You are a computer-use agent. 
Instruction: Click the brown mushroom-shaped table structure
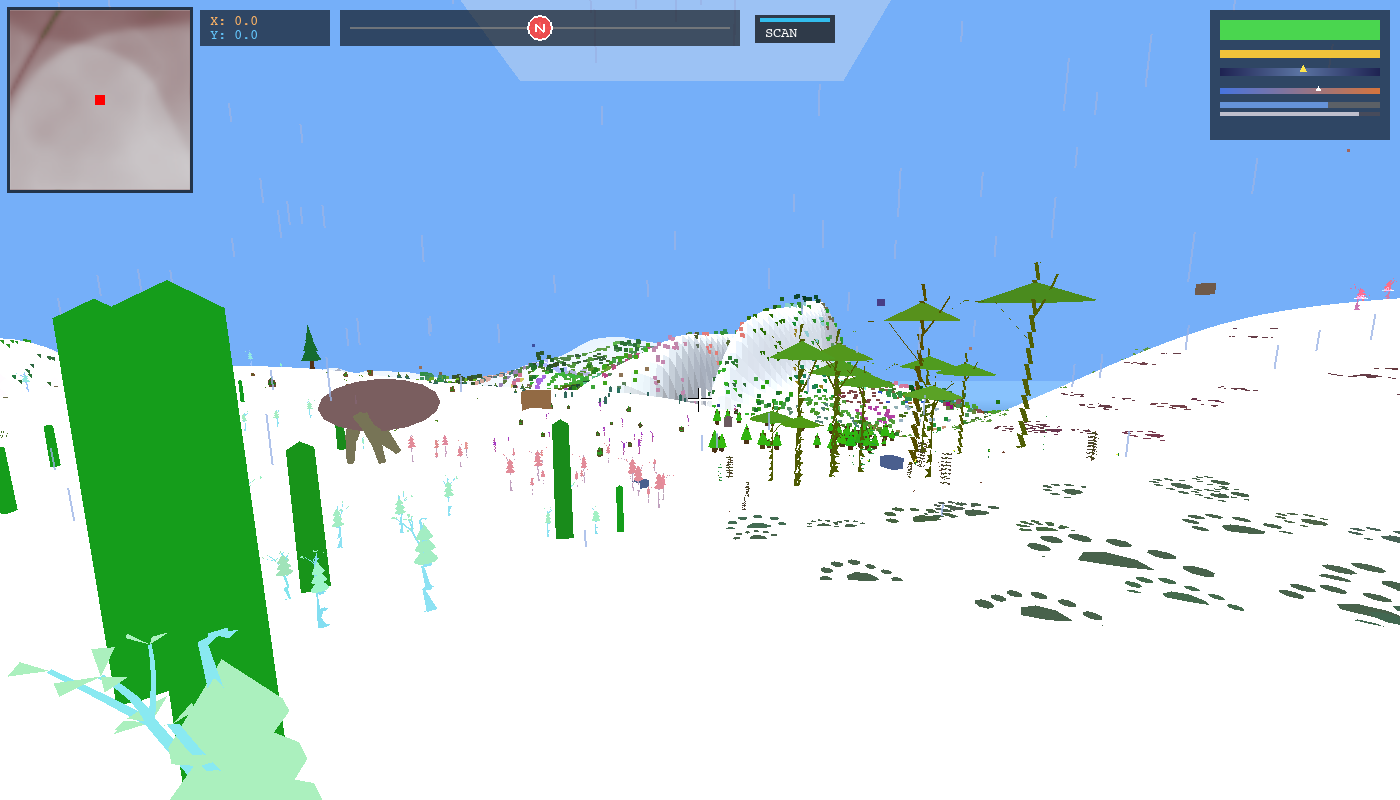tap(380, 405)
